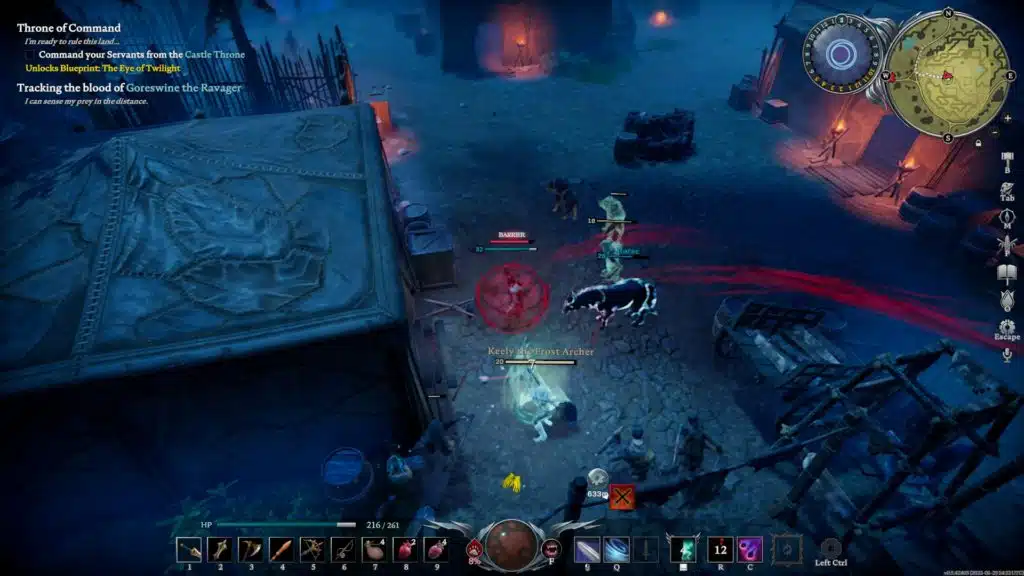Open the open-book journal icon
The width and height of the screenshot is (1024, 576).
[1007, 272]
